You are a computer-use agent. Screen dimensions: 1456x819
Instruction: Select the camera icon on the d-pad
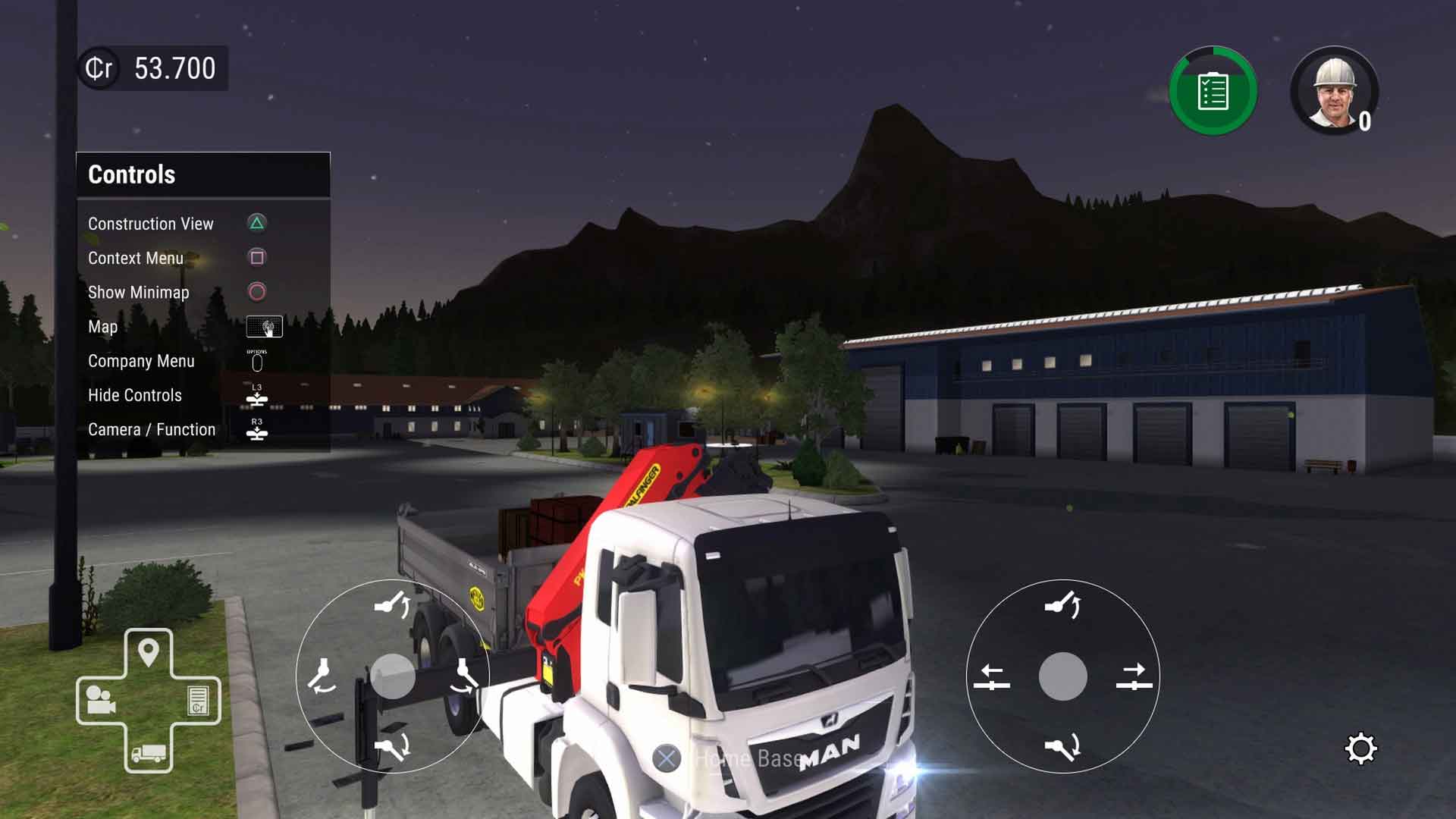click(x=101, y=699)
